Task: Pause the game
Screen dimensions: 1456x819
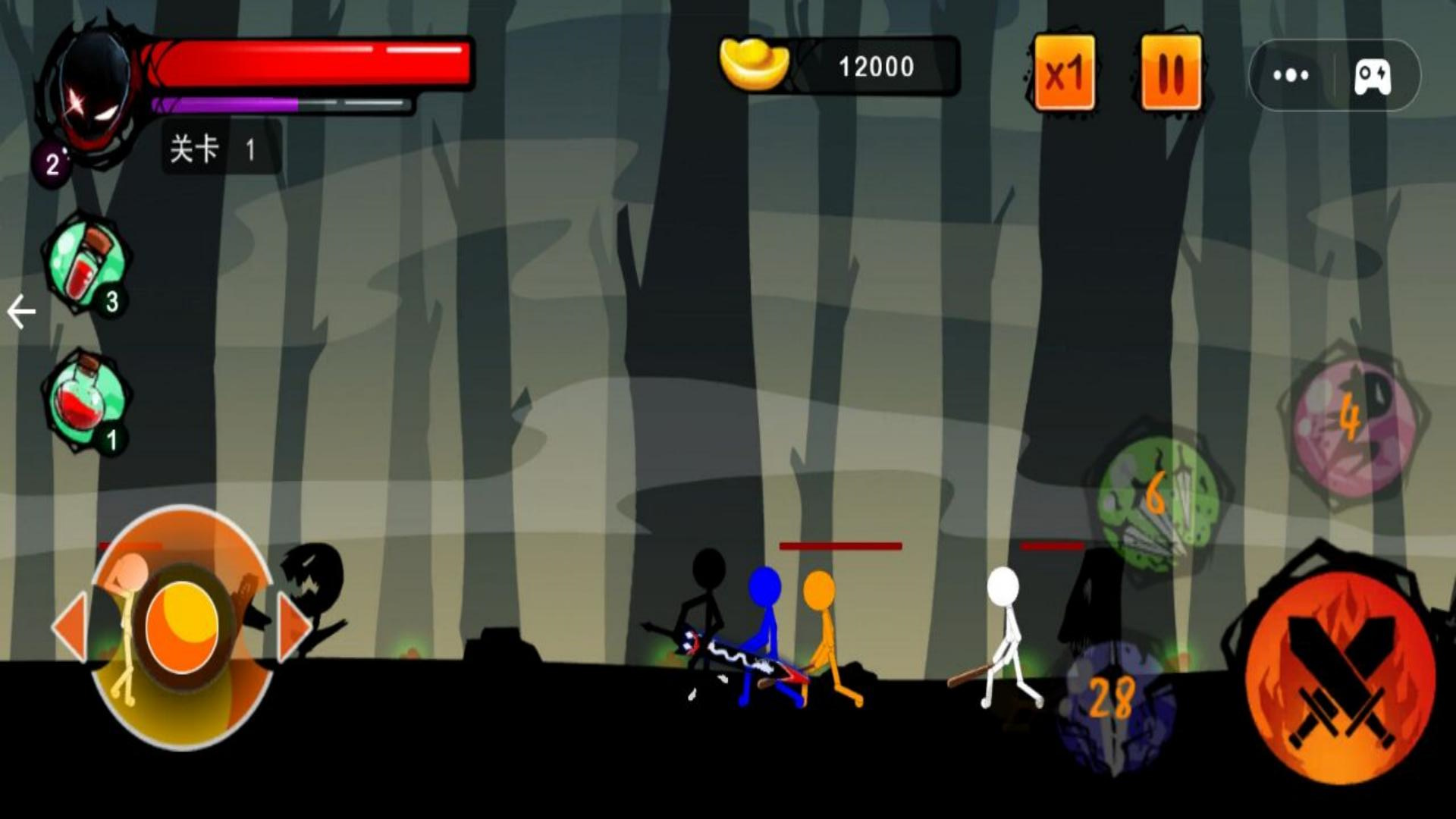Action: (x=1171, y=73)
